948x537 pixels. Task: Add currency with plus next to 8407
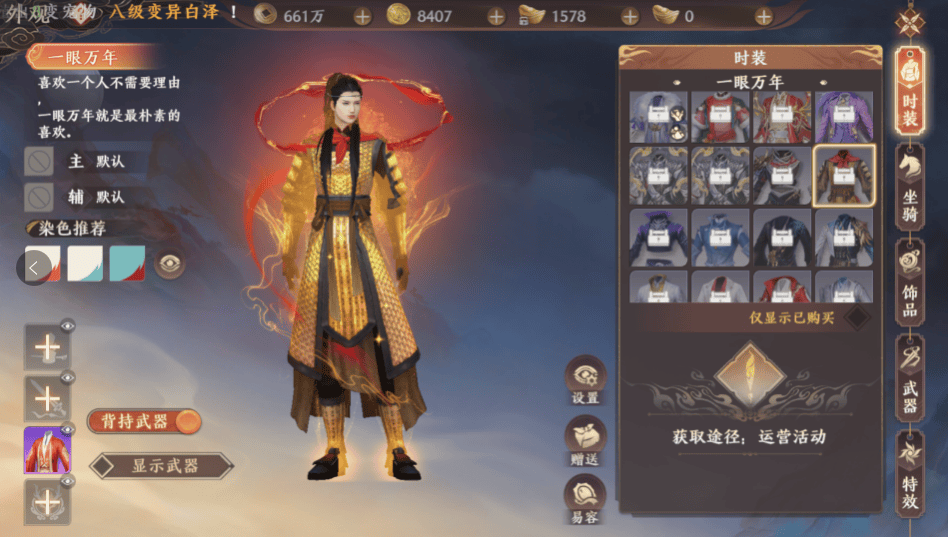click(496, 16)
